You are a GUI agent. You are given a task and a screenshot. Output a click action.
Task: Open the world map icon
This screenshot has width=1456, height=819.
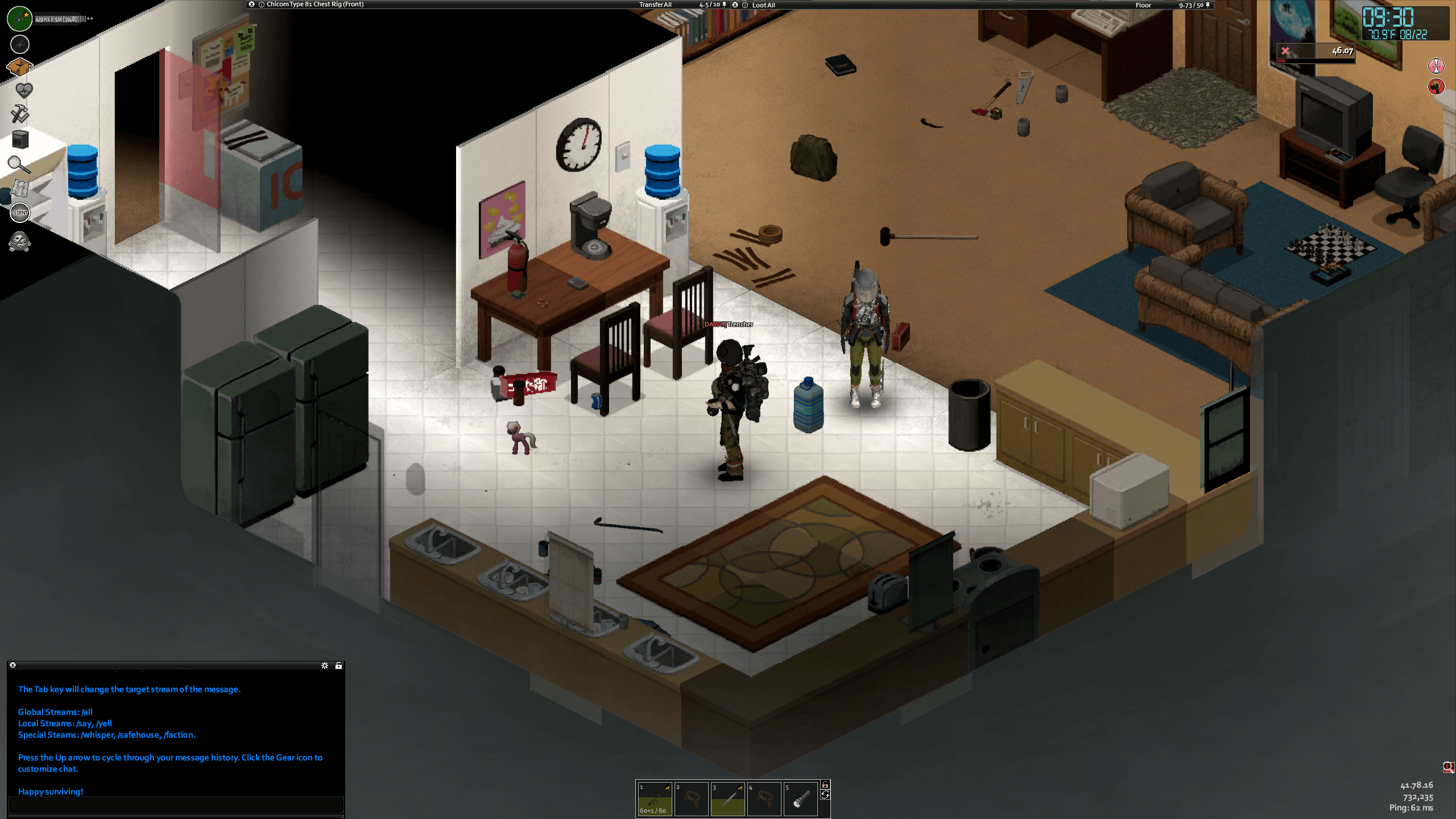tap(20, 188)
